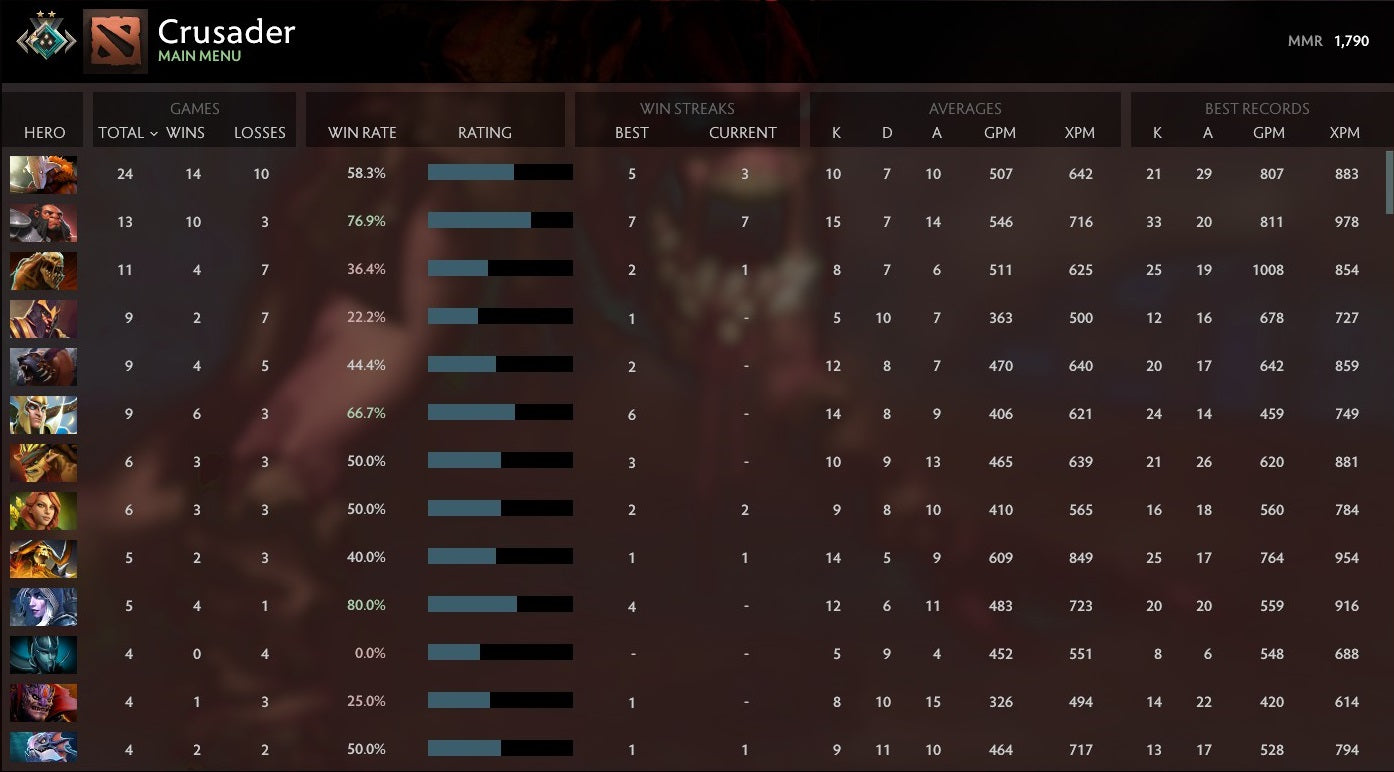Click the portrait of the hero with 0% win rate
The height and width of the screenshot is (772, 1394).
click(43, 653)
